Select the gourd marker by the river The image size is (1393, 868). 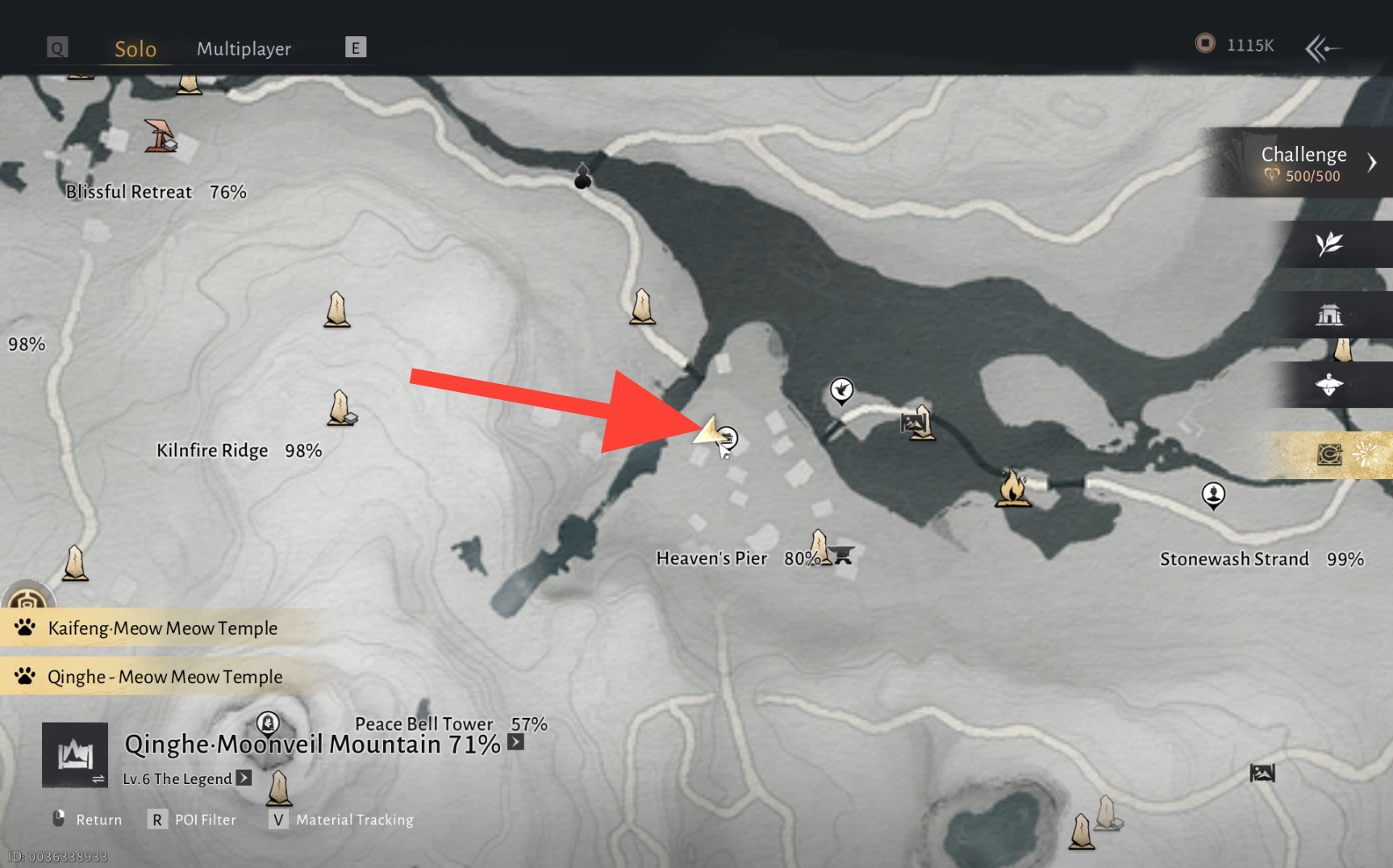click(x=582, y=176)
